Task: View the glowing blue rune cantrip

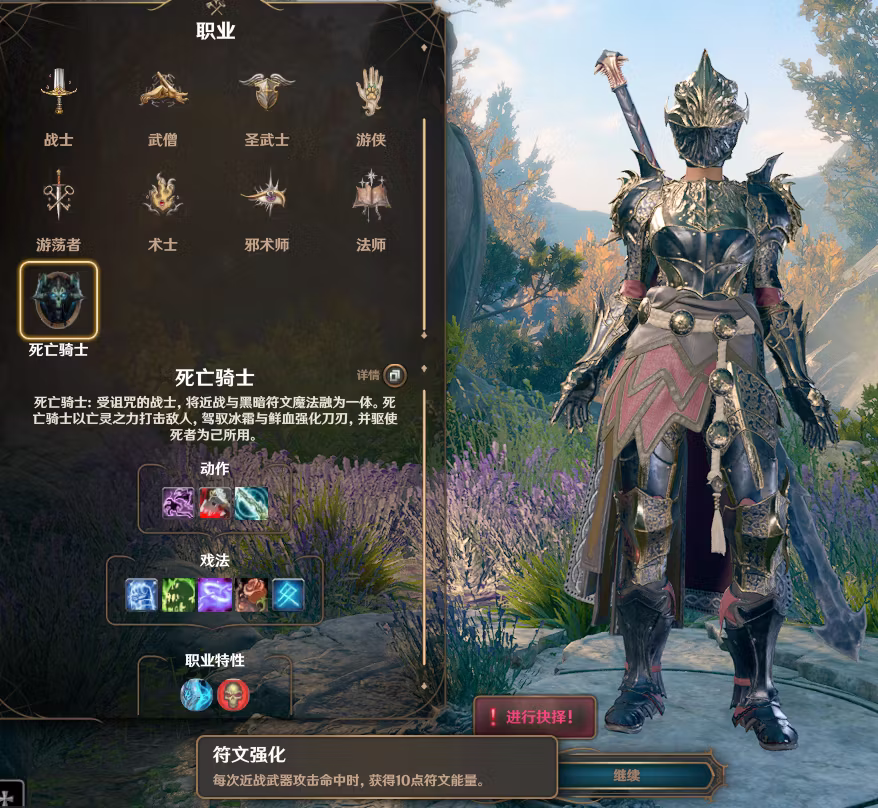Action: [288, 595]
